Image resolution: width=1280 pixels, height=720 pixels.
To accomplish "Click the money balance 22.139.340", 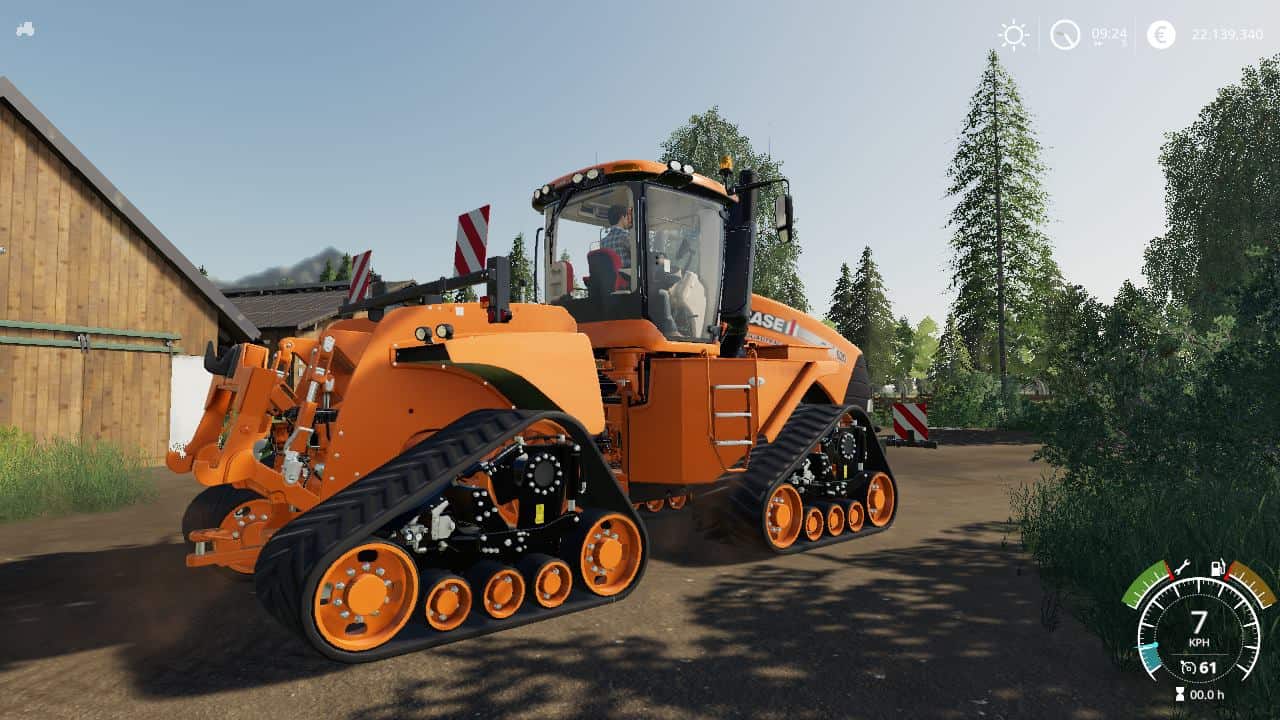I will pyautogui.click(x=1229, y=33).
